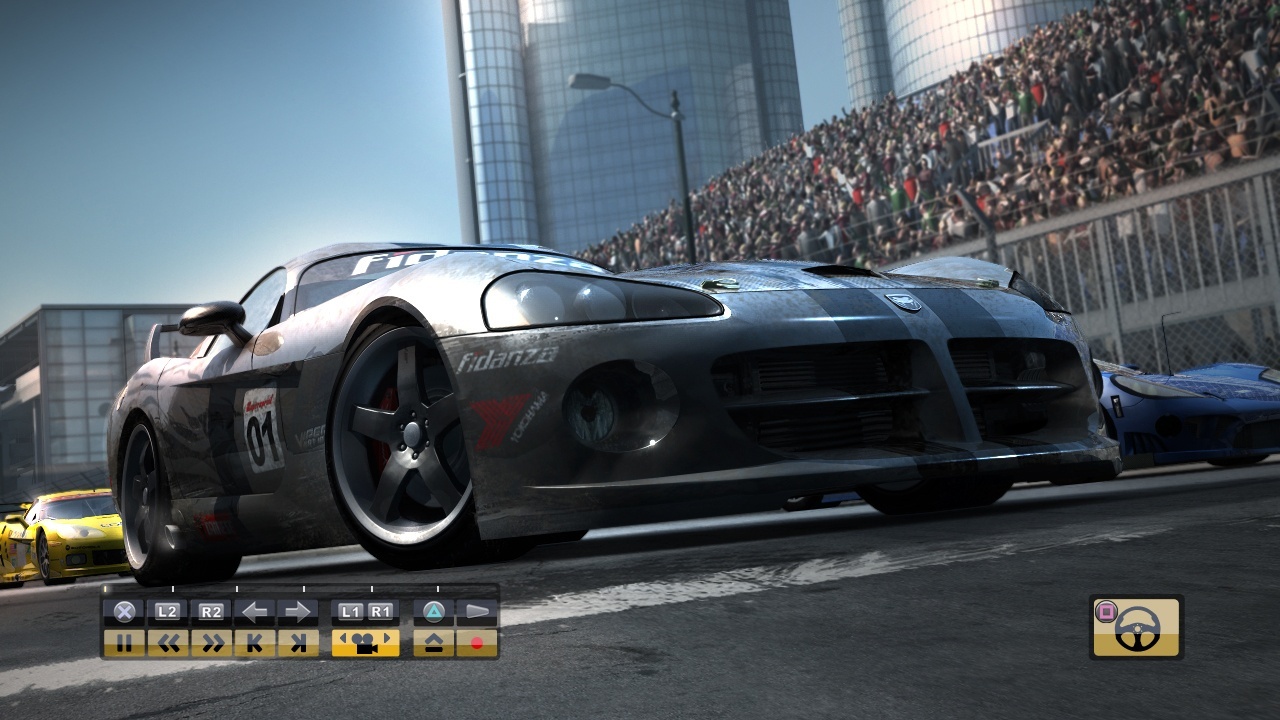
Task: Rewind the replay with double-left chevrons
Action: (170, 643)
